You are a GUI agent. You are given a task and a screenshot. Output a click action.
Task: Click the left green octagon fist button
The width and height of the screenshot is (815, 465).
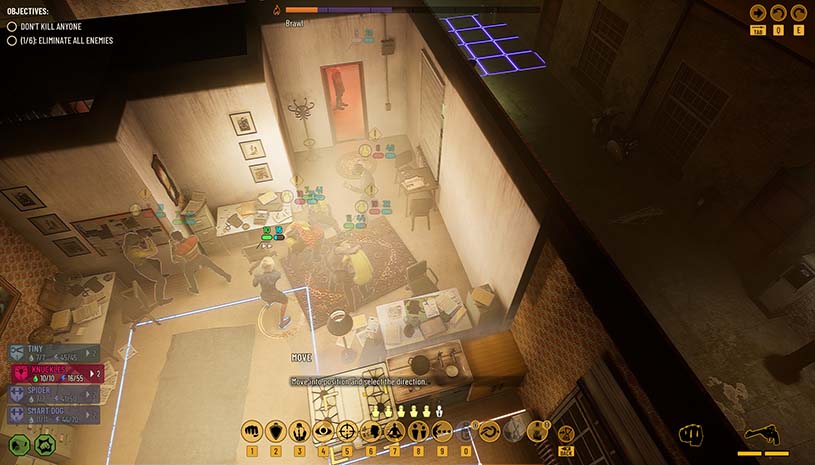click(19, 445)
